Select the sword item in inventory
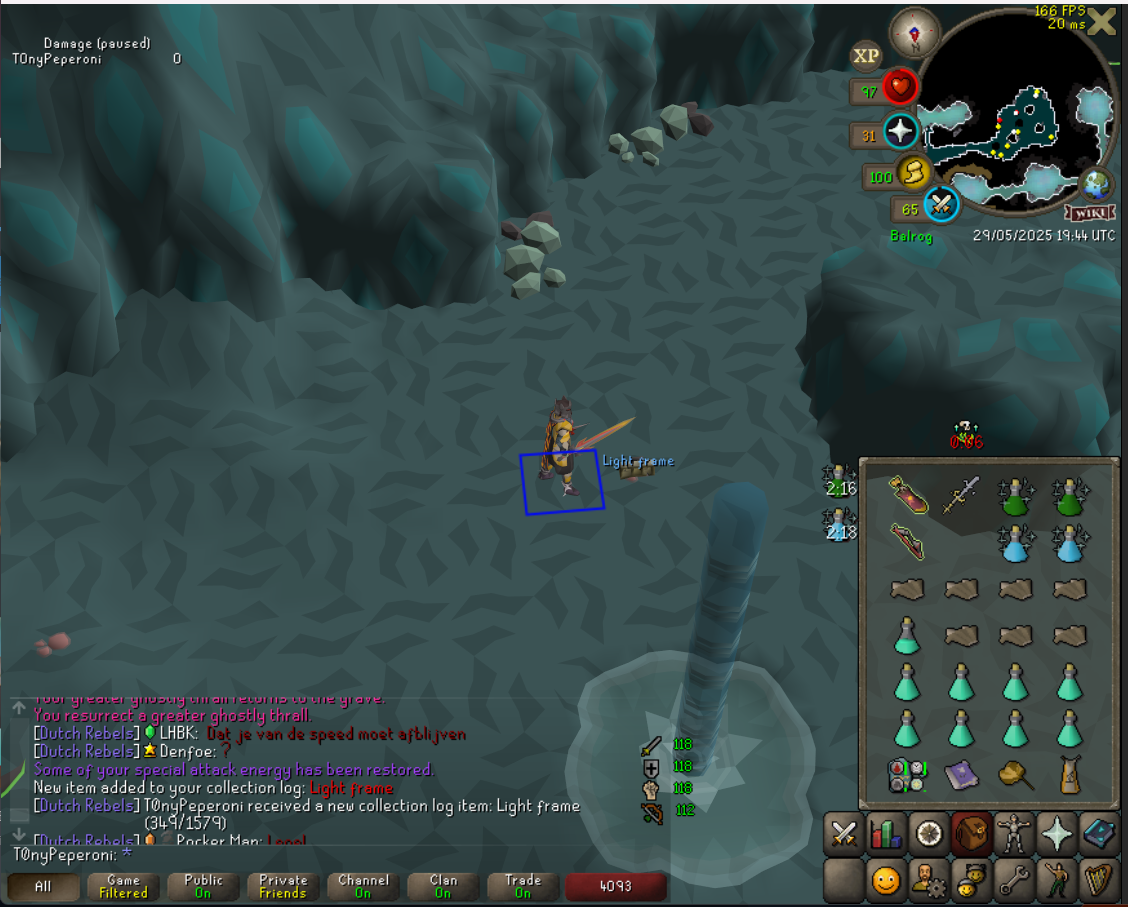Viewport: 1128px width, 907px height. 961,494
